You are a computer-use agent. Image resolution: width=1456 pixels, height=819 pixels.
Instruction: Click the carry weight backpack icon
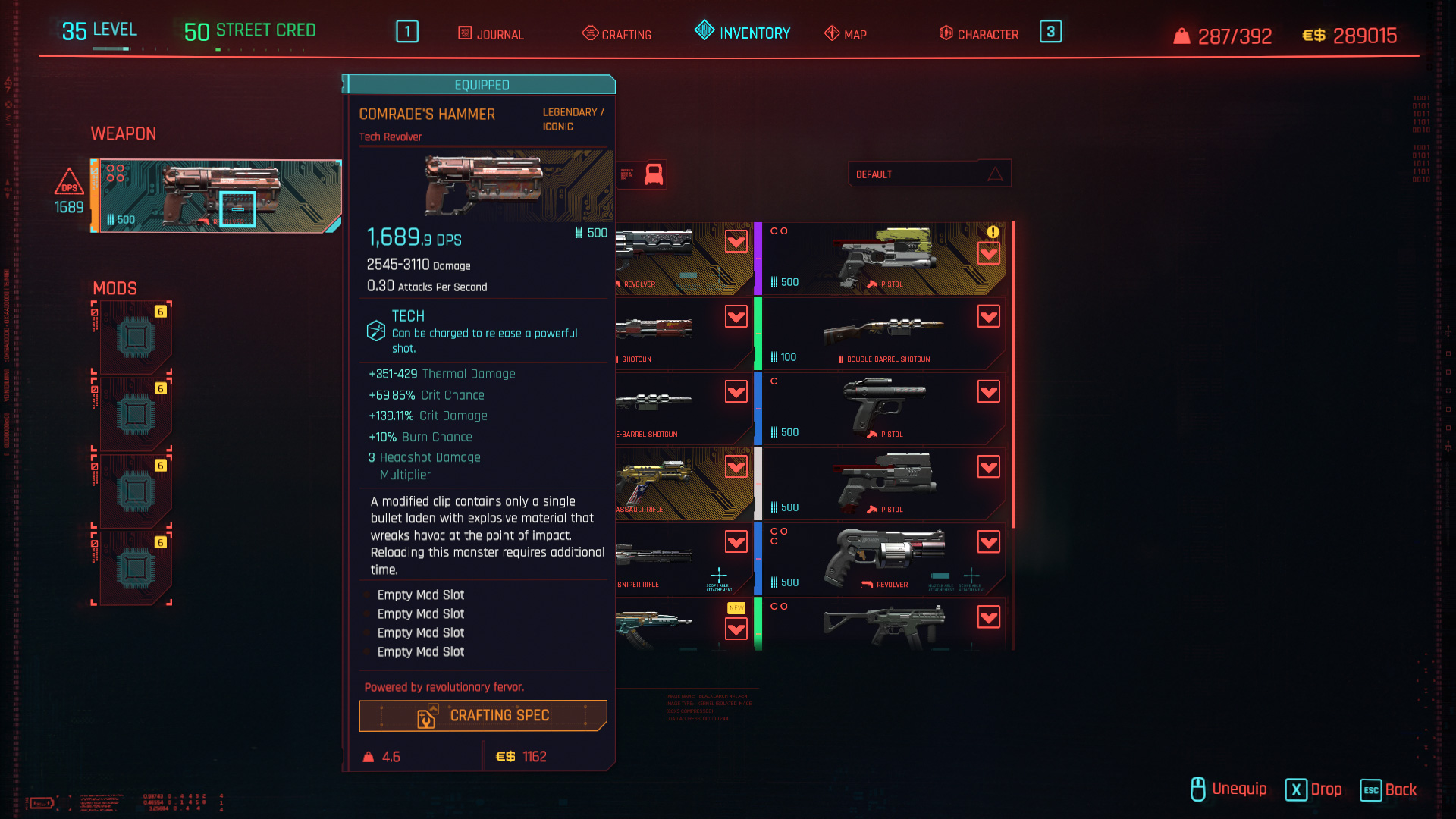(x=1184, y=35)
